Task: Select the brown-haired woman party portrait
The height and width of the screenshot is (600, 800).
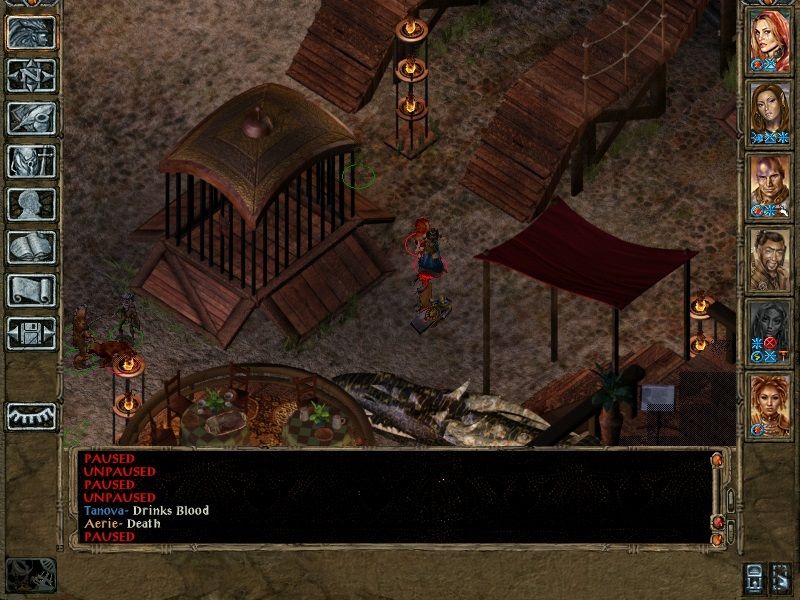Action: coord(769,112)
